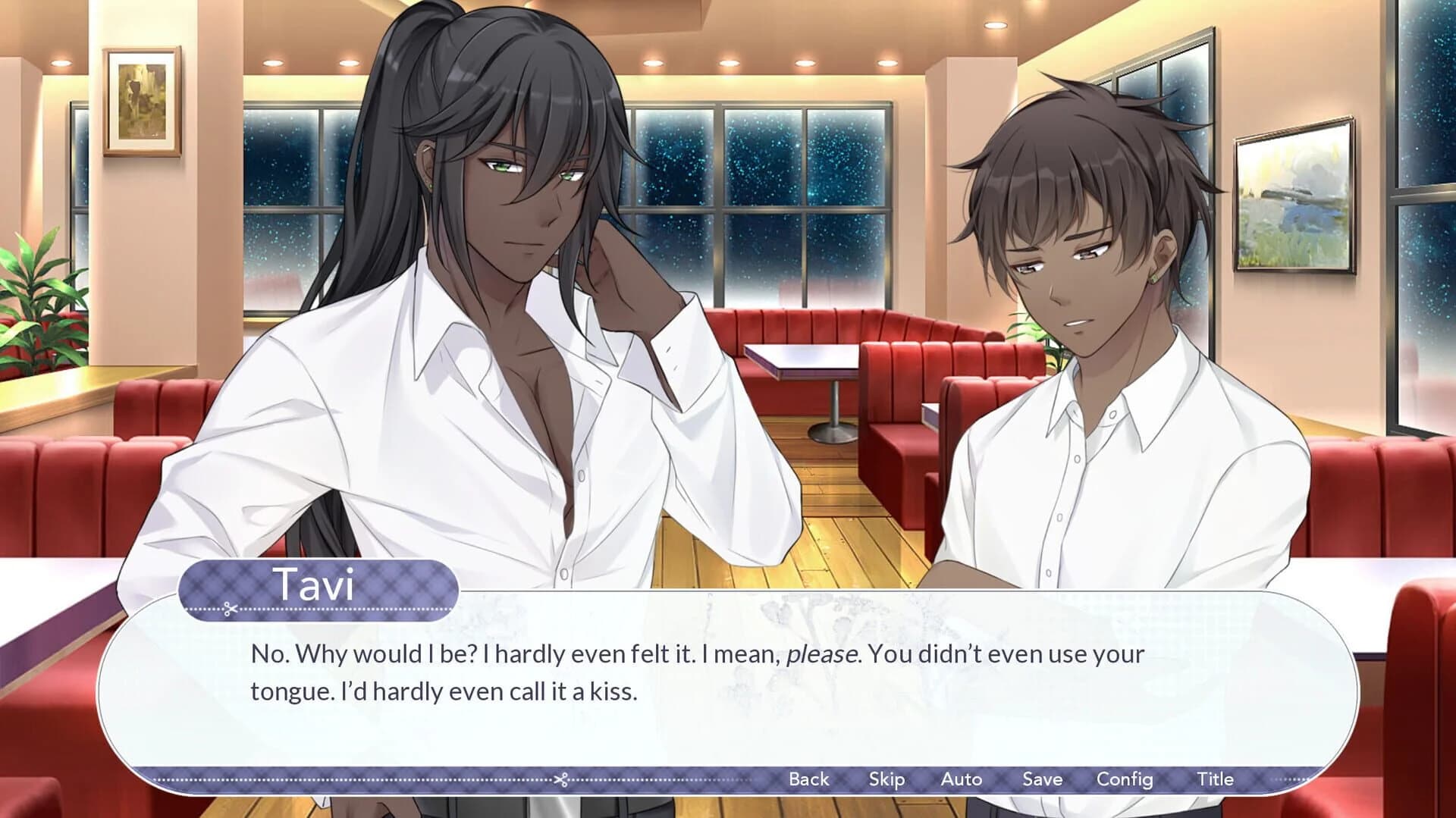This screenshot has height=818, width=1456.
Task: Return to the Title screen
Action: pos(1215,779)
